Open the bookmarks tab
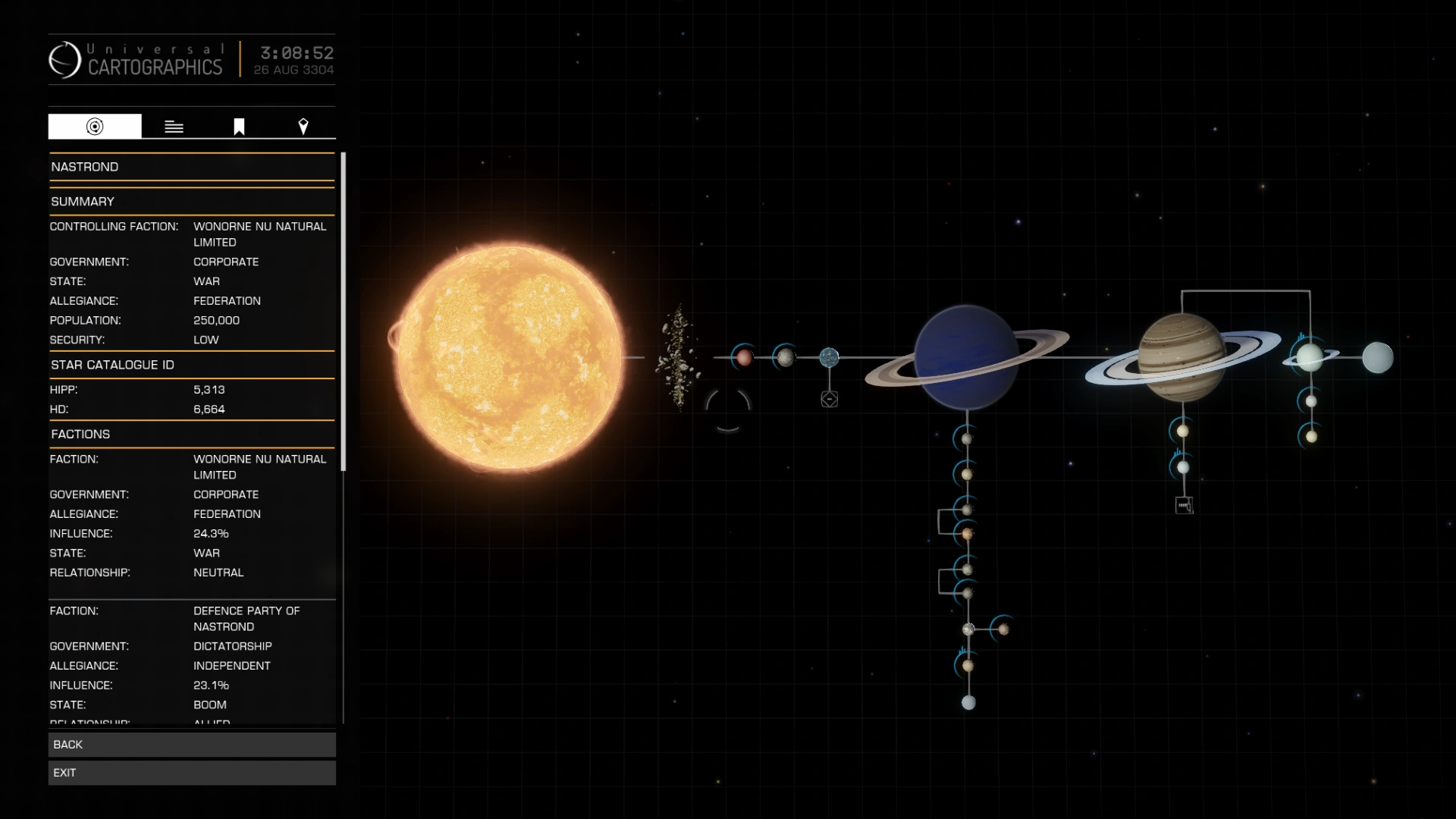1456x819 pixels. 239,126
